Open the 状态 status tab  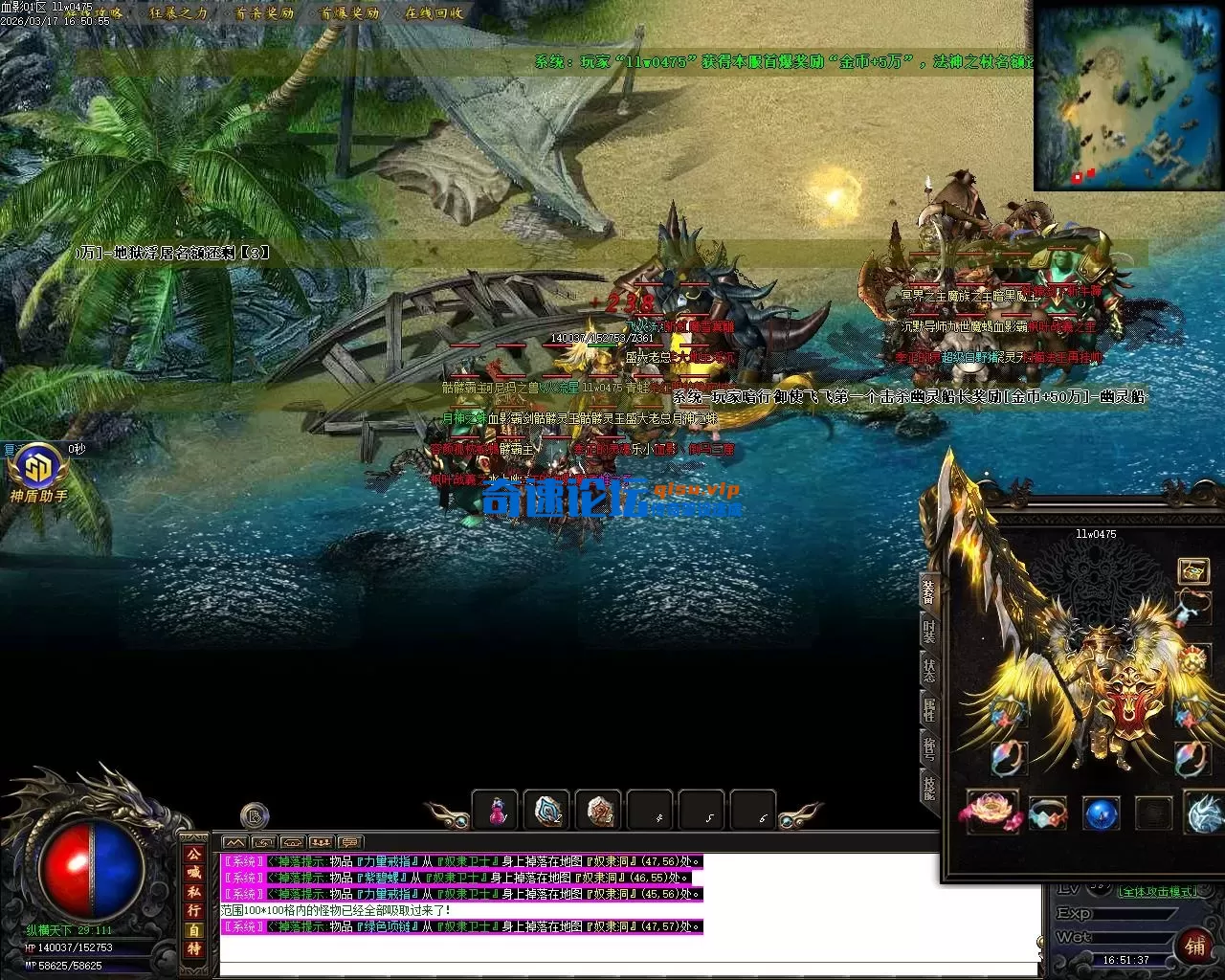tap(929, 670)
